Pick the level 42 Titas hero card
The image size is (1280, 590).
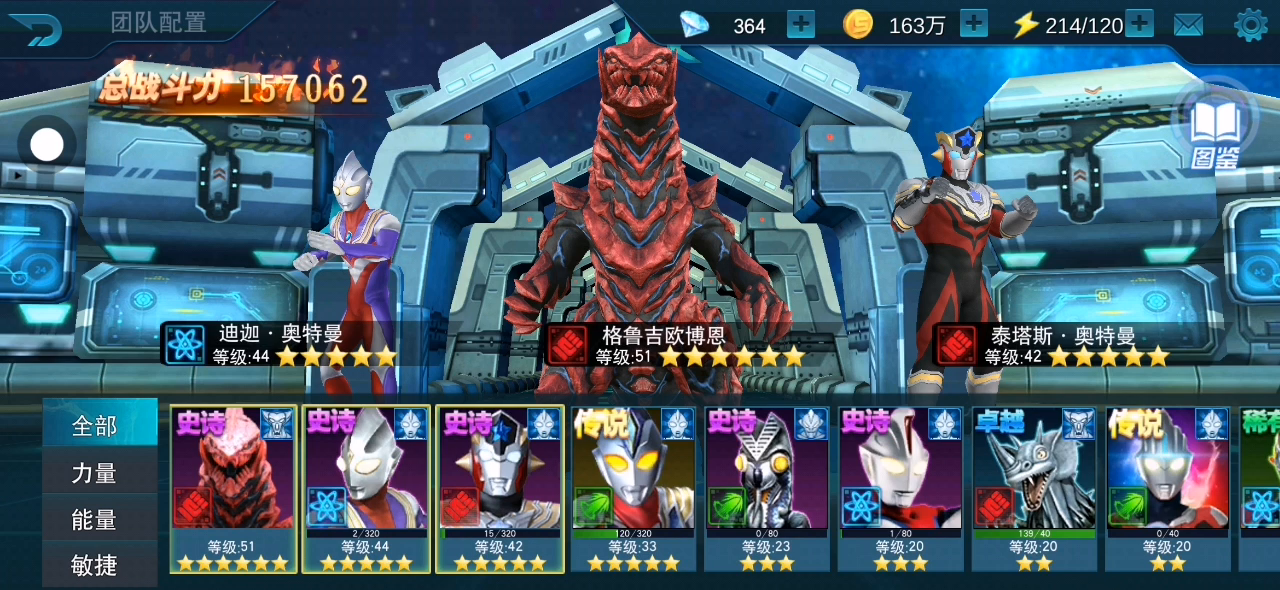tap(500, 488)
